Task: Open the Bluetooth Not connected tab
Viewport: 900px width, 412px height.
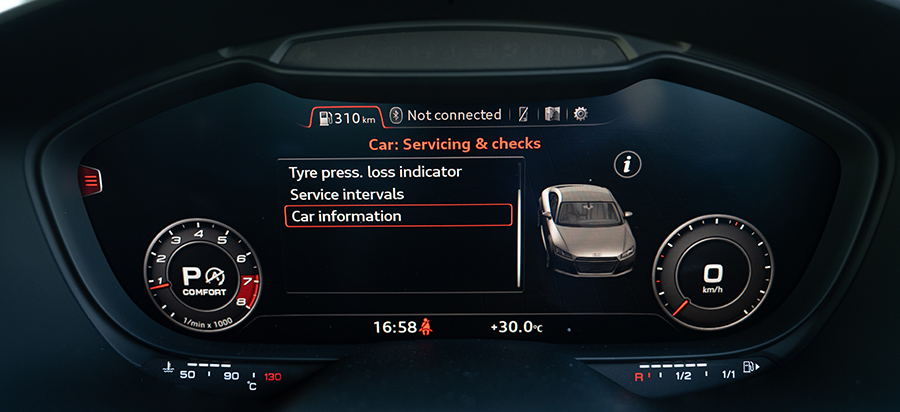Action: pos(446,115)
